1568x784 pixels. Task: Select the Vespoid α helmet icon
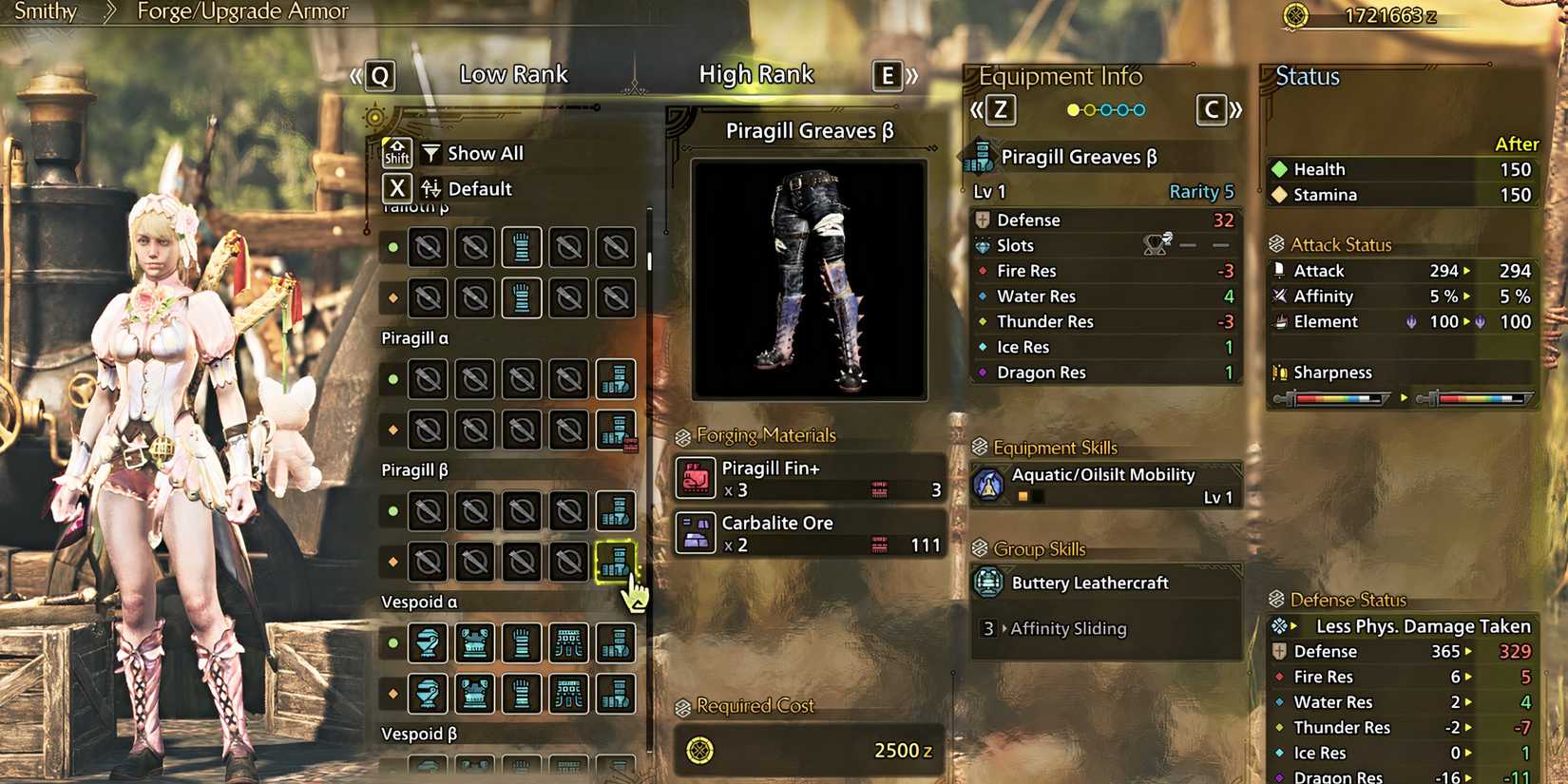430,642
